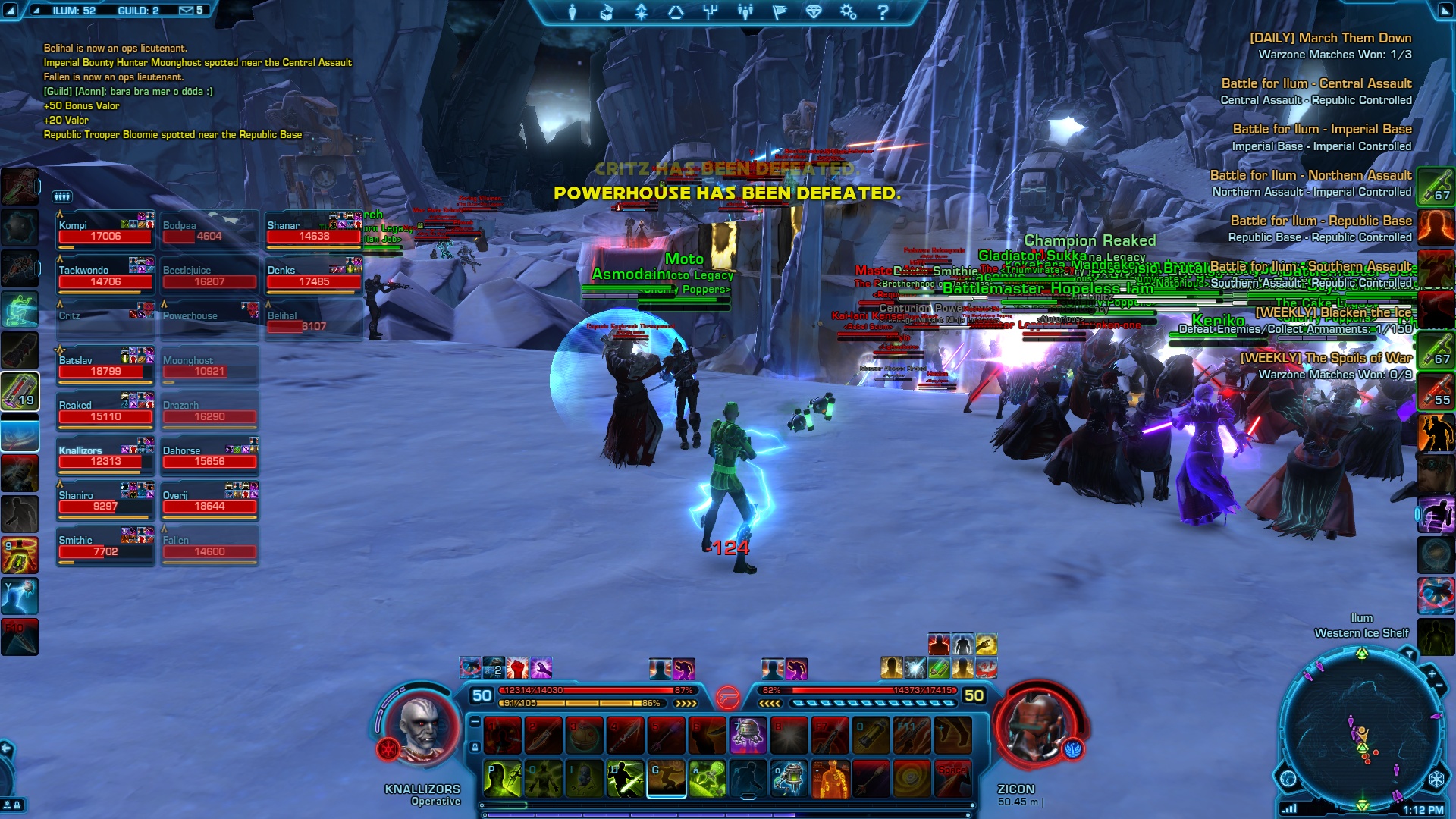Open the social group icon in top menu
Viewport: 1456px width, 819px height.
point(745,12)
